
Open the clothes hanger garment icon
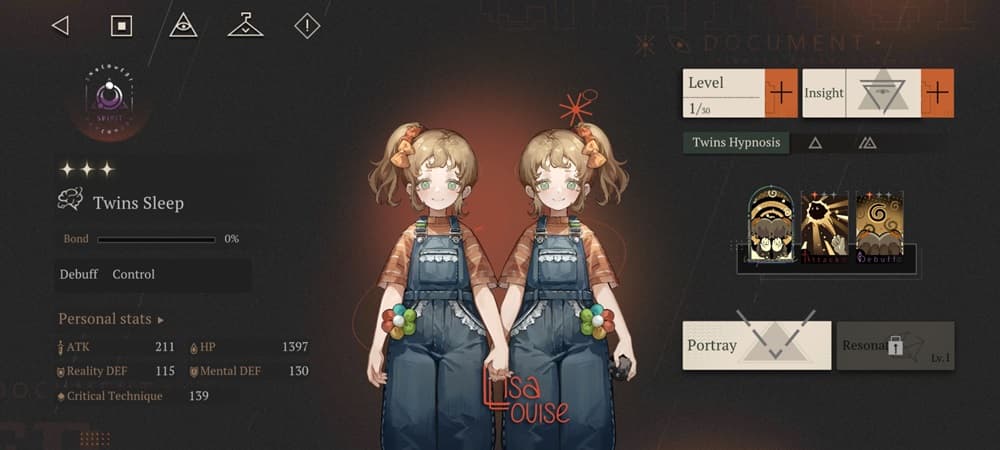[x=245, y=26]
